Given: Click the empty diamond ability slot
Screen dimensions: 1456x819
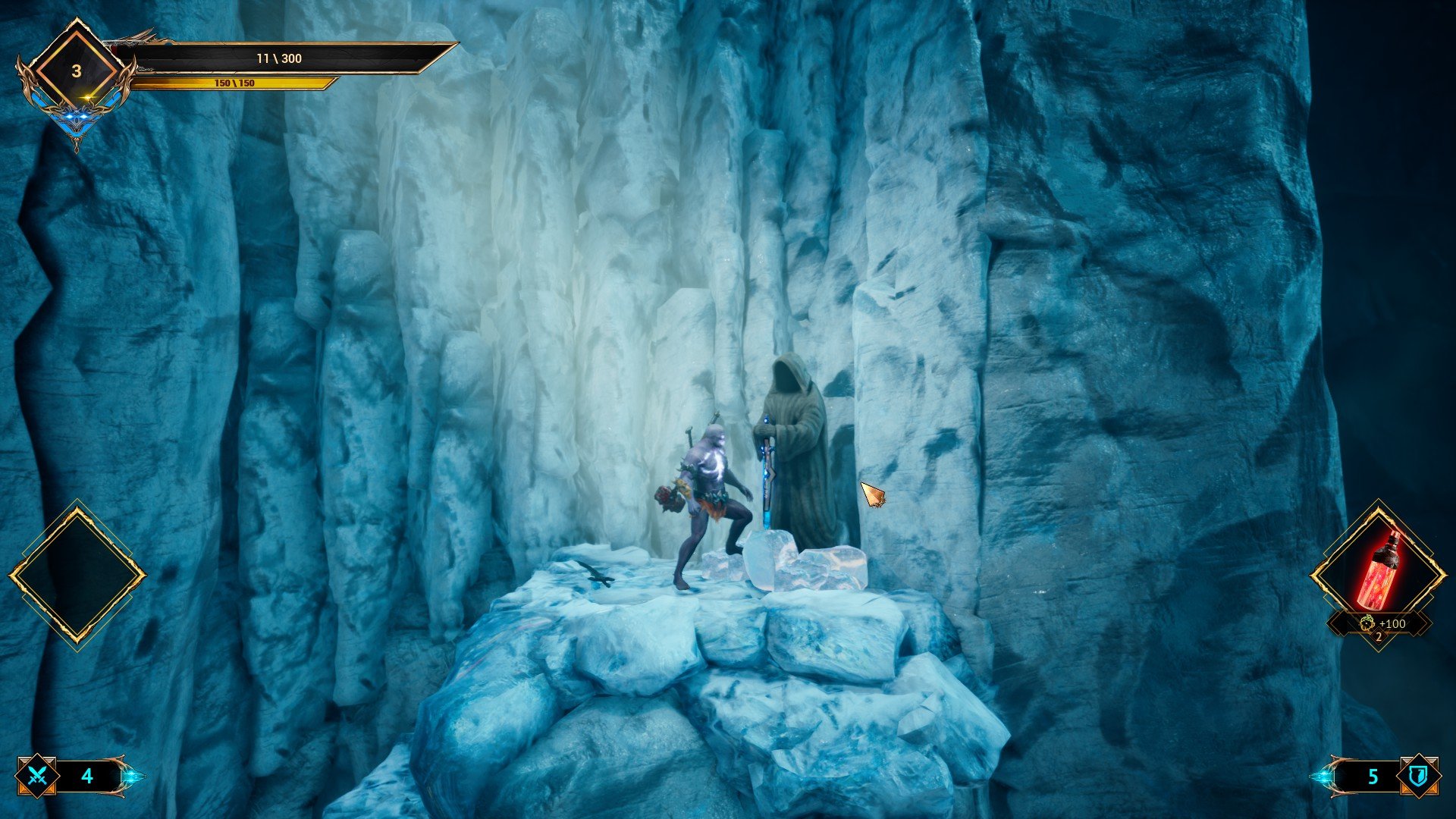Looking at the screenshot, I should pyautogui.click(x=77, y=576).
